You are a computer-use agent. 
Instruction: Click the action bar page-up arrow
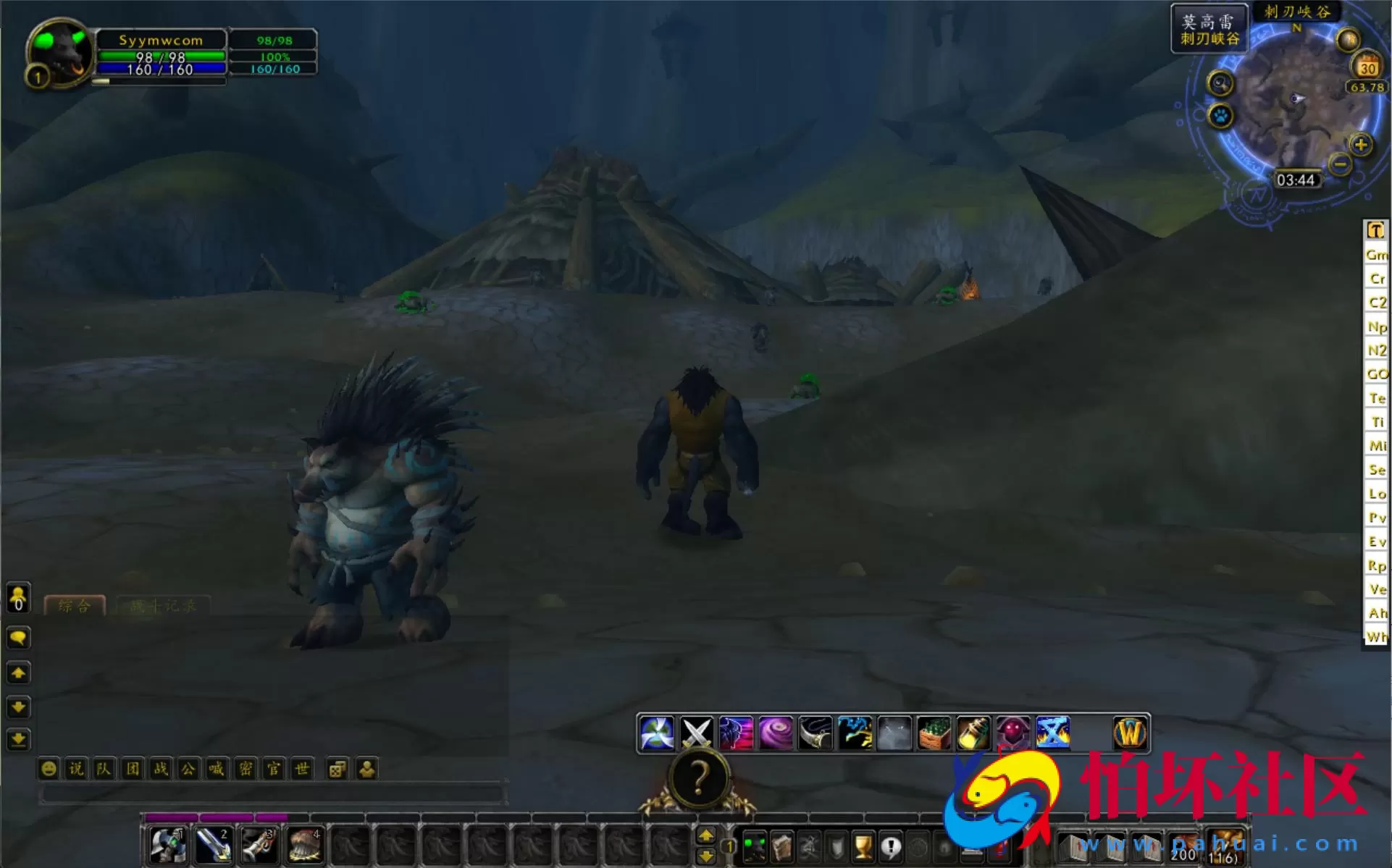click(x=708, y=834)
